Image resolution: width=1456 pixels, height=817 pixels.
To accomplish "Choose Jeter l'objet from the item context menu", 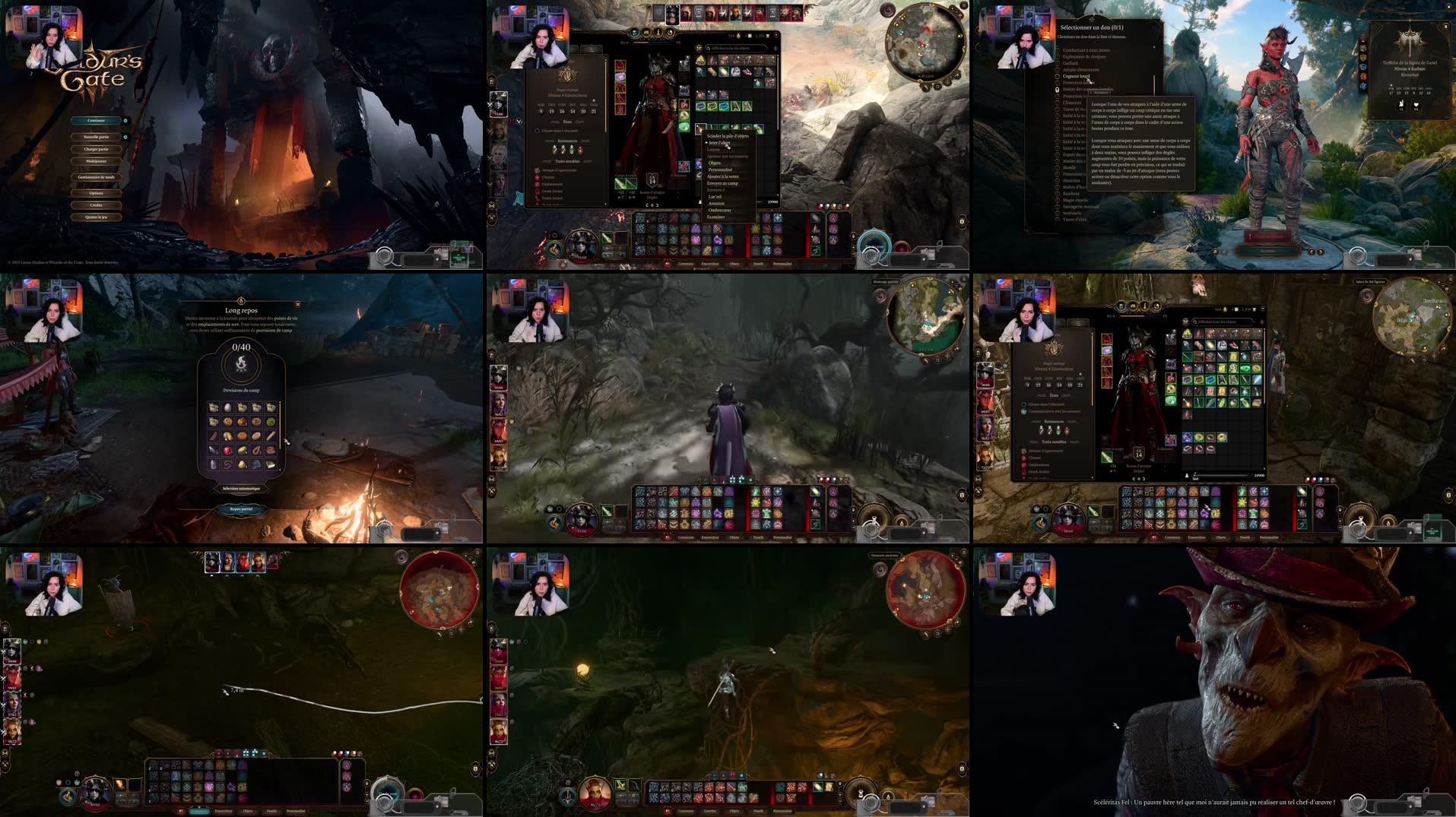I will pos(720,143).
